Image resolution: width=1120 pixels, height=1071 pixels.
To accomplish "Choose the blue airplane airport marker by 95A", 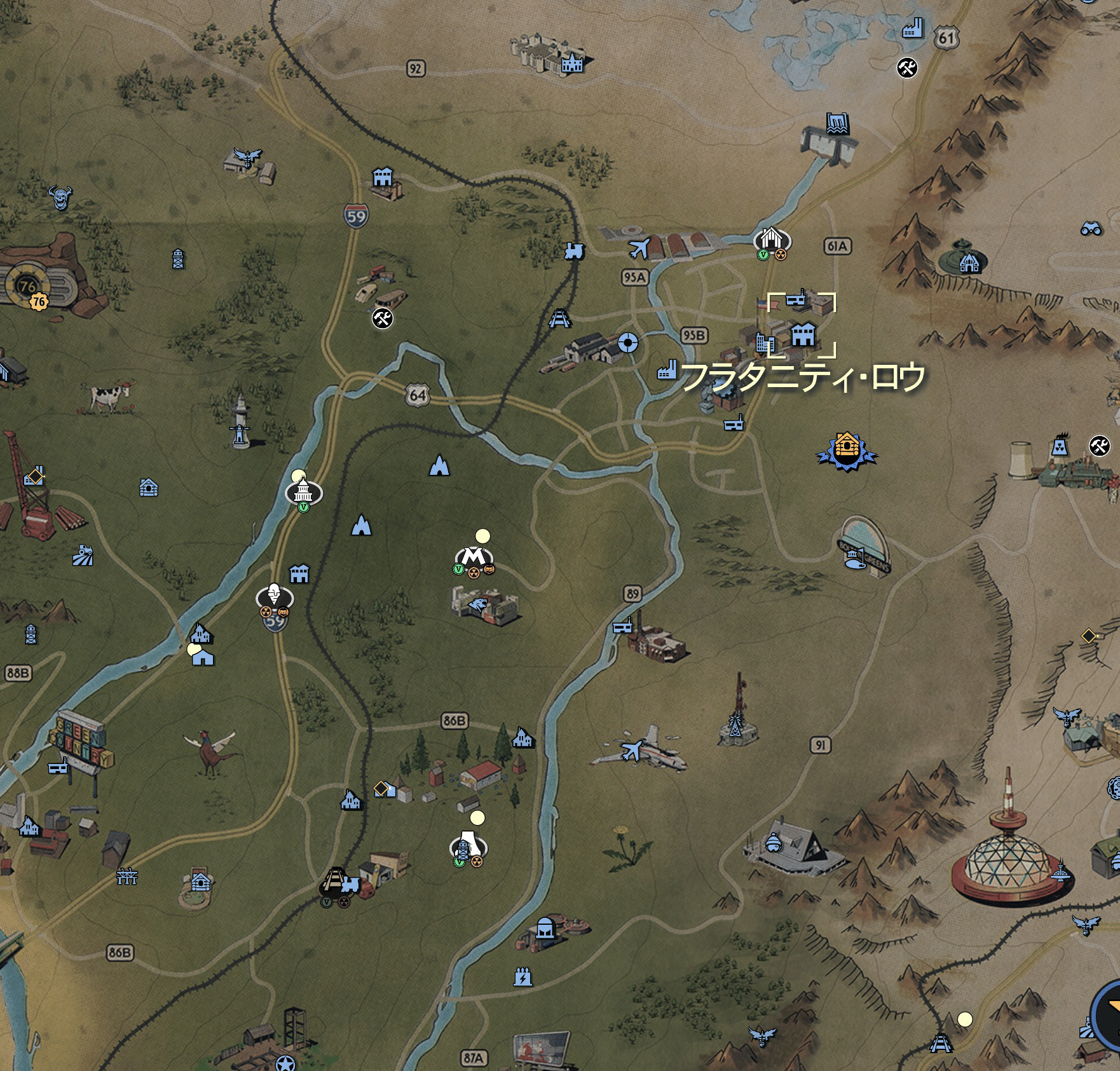I will click(639, 248).
